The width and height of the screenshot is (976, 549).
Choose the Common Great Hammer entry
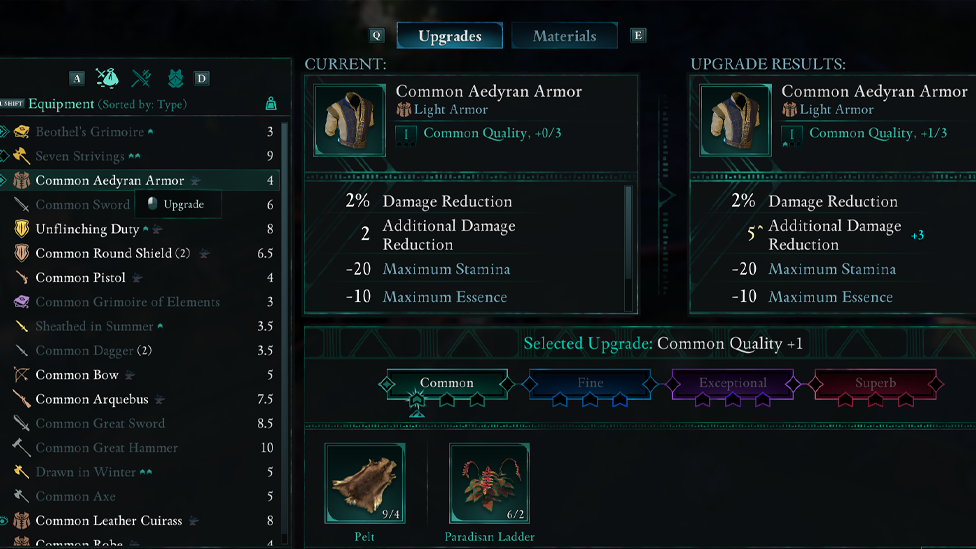pyautogui.click(x=106, y=448)
